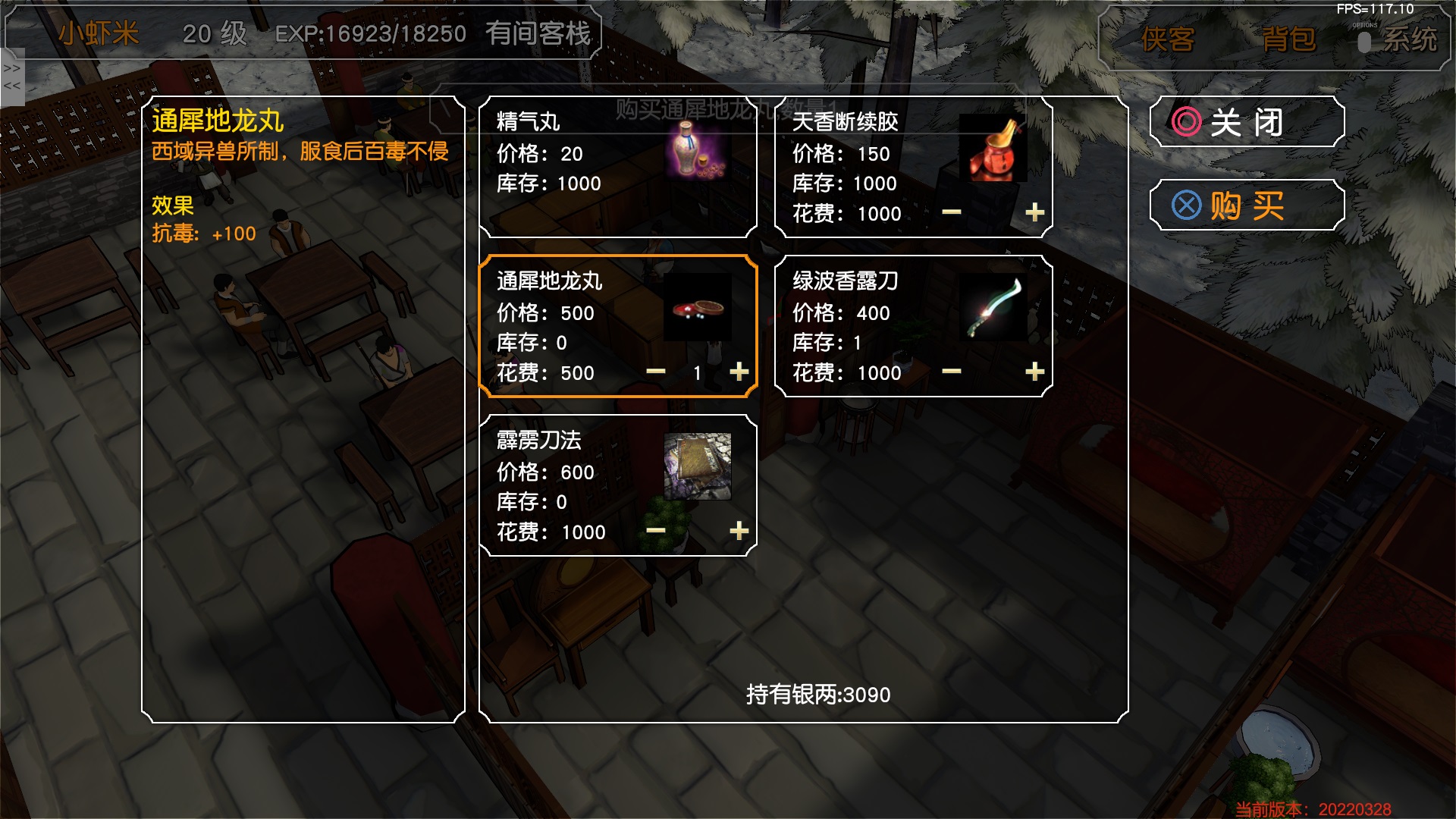
Task: Click the pink circle icon beside 关闭
Action: click(x=1185, y=122)
